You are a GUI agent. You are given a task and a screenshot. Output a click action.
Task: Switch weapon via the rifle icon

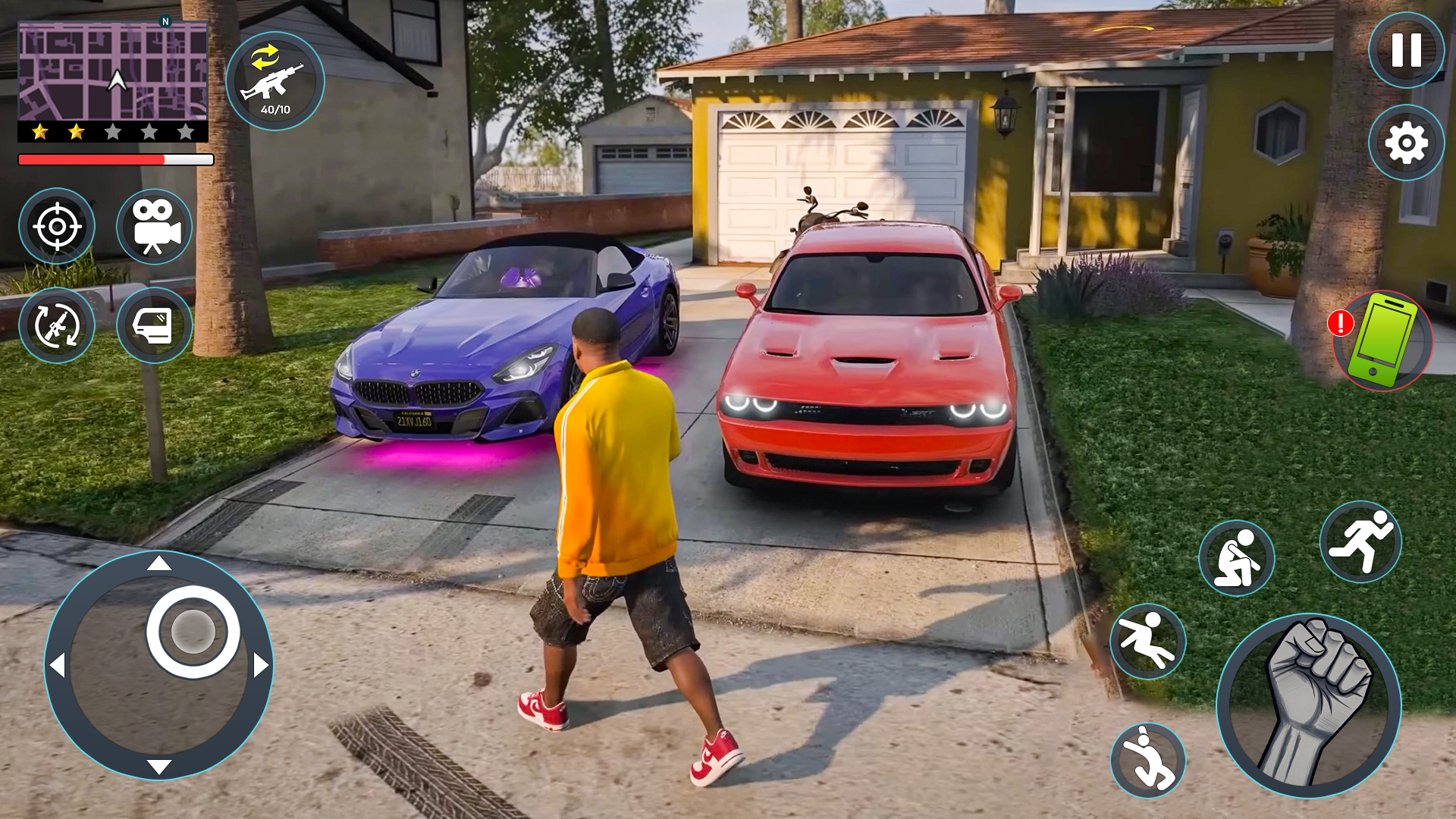point(275,81)
